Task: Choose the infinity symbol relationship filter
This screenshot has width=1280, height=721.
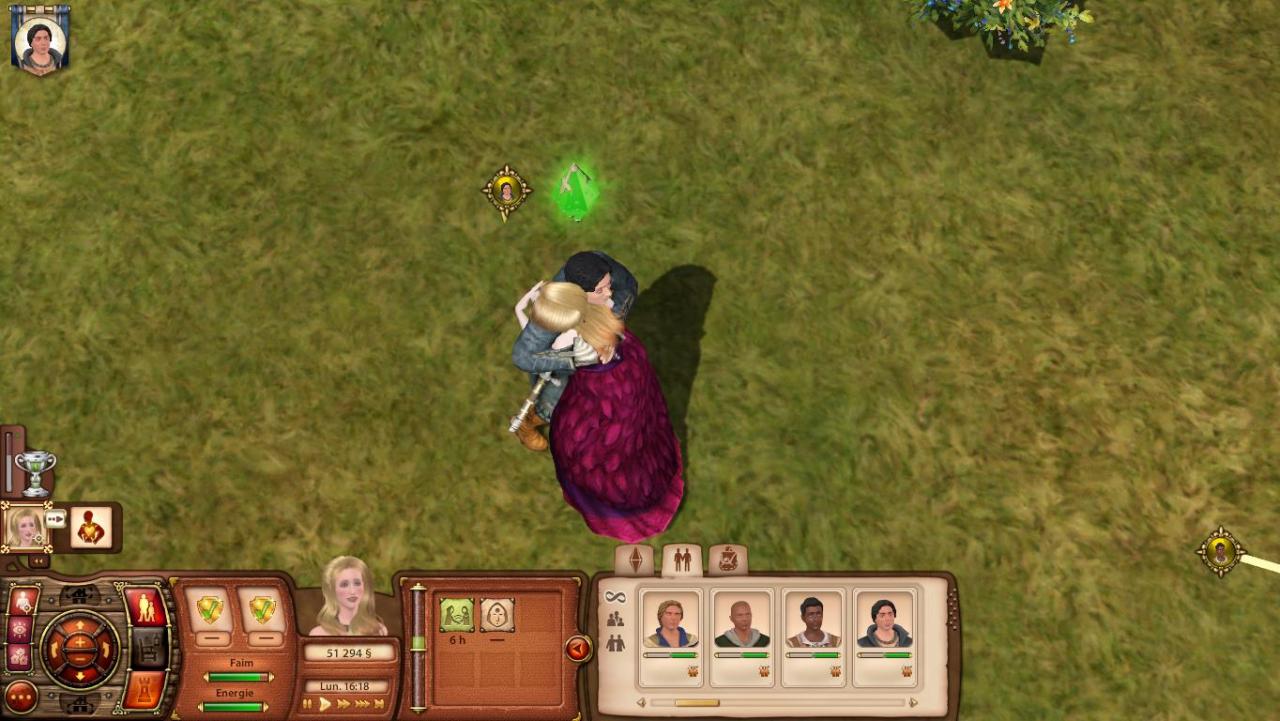Action: [x=615, y=598]
